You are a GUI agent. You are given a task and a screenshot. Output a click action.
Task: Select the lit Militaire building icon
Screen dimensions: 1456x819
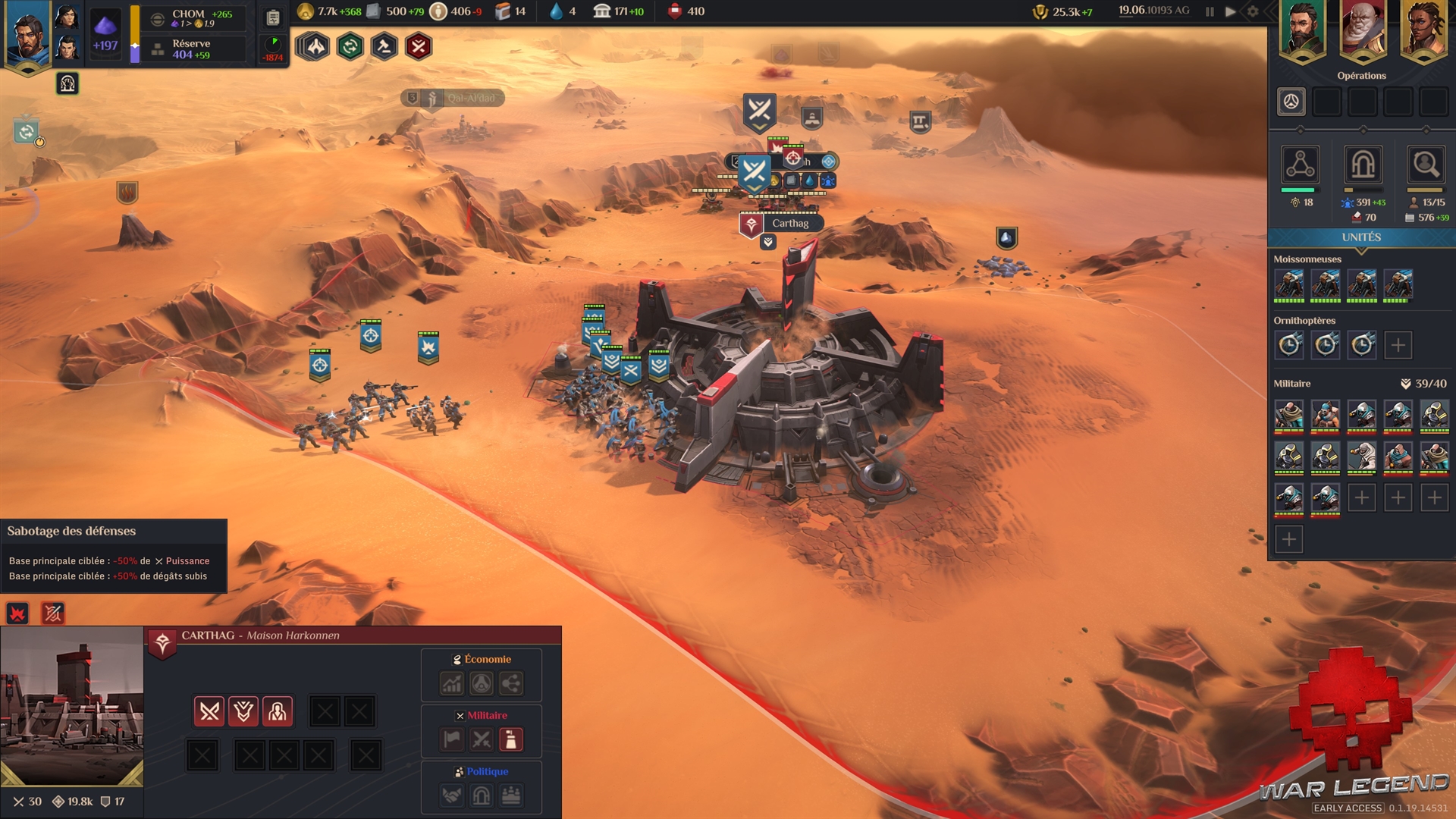point(510,739)
